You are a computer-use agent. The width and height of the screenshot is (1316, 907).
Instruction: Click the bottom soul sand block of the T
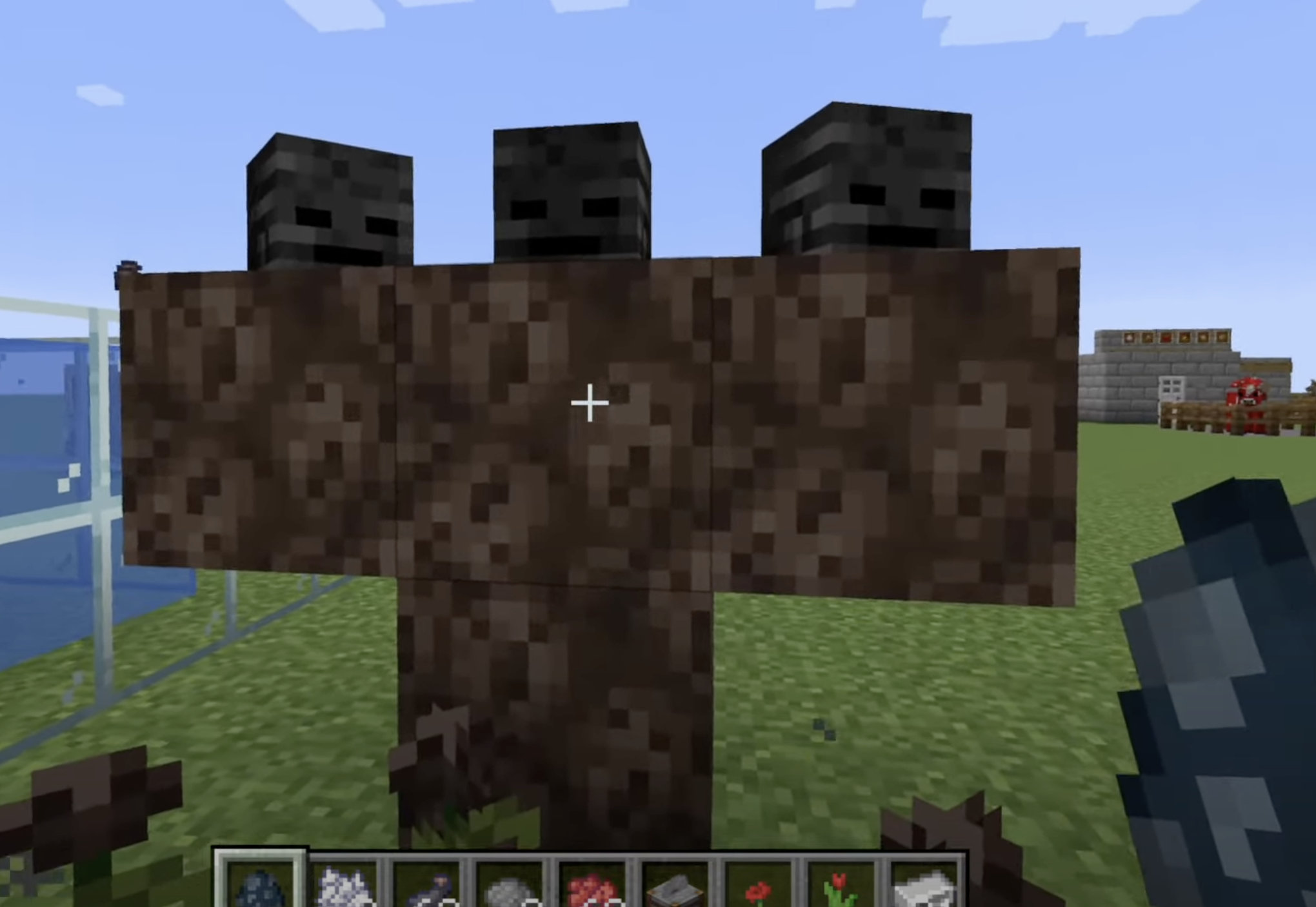(555, 710)
